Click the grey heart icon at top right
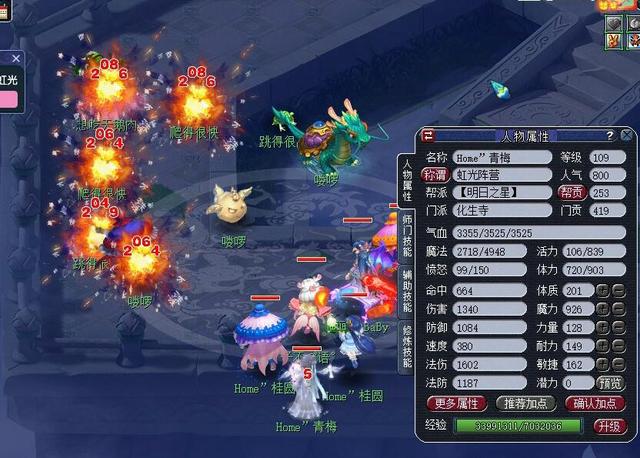The width and height of the screenshot is (640, 458). (614, 23)
